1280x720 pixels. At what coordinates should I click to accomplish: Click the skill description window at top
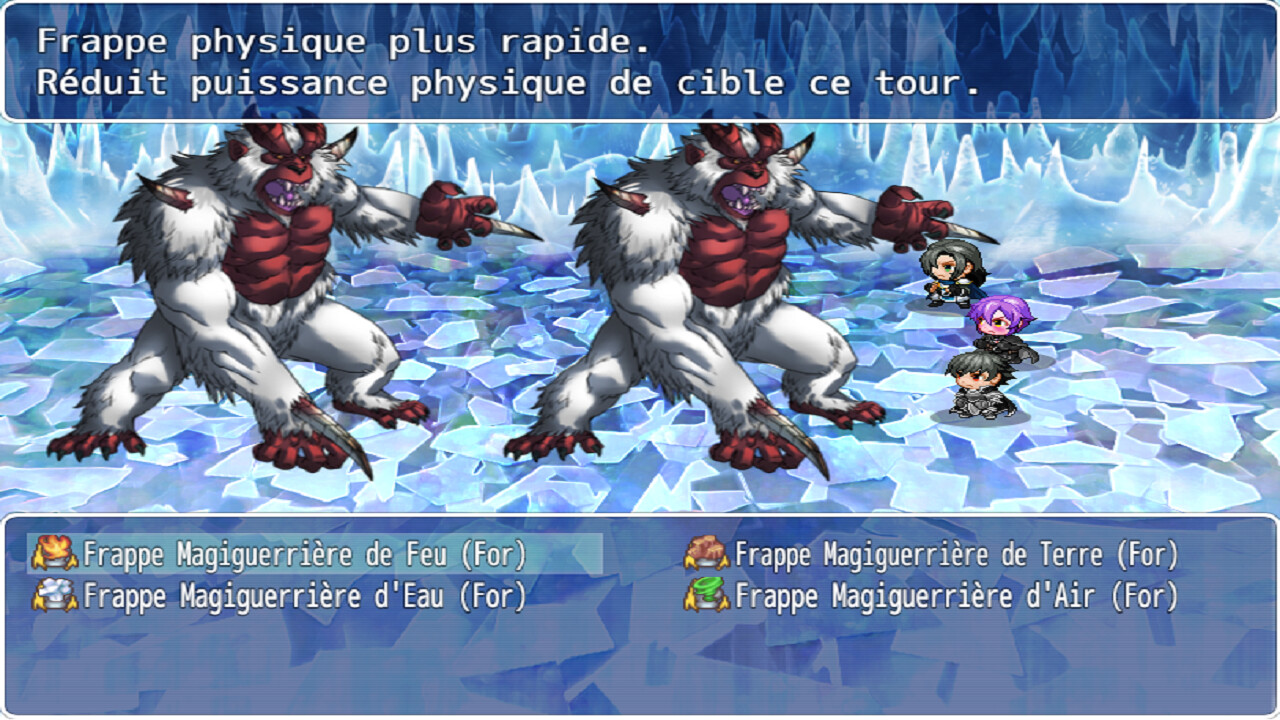[x=640, y=60]
